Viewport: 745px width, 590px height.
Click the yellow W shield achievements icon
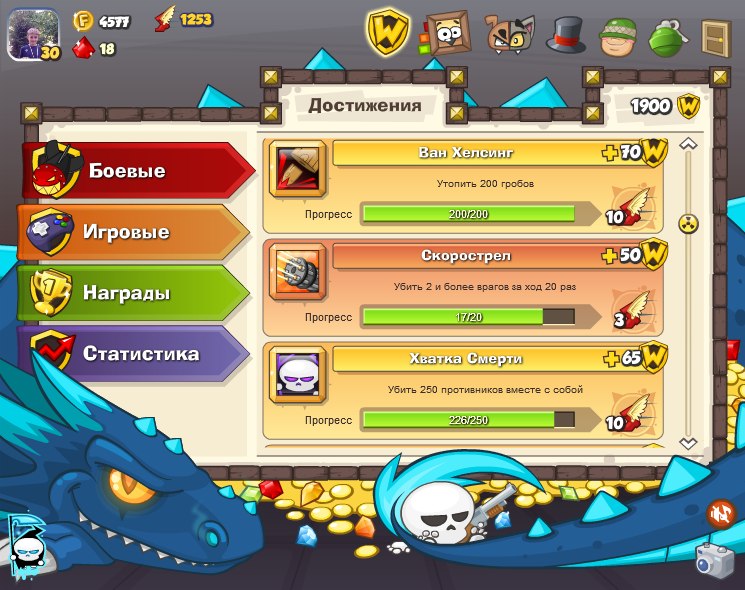(x=387, y=32)
